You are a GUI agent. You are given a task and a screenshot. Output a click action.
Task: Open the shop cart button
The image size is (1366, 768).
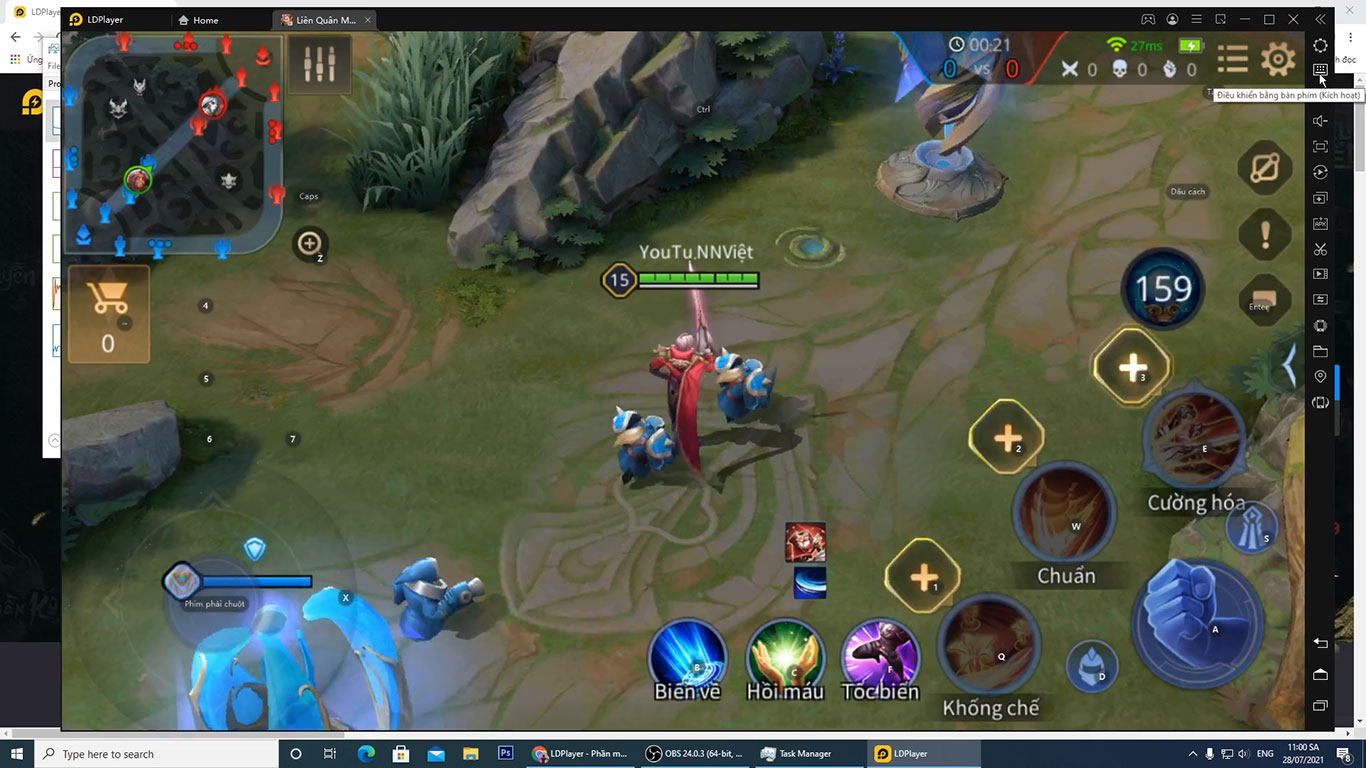click(108, 313)
